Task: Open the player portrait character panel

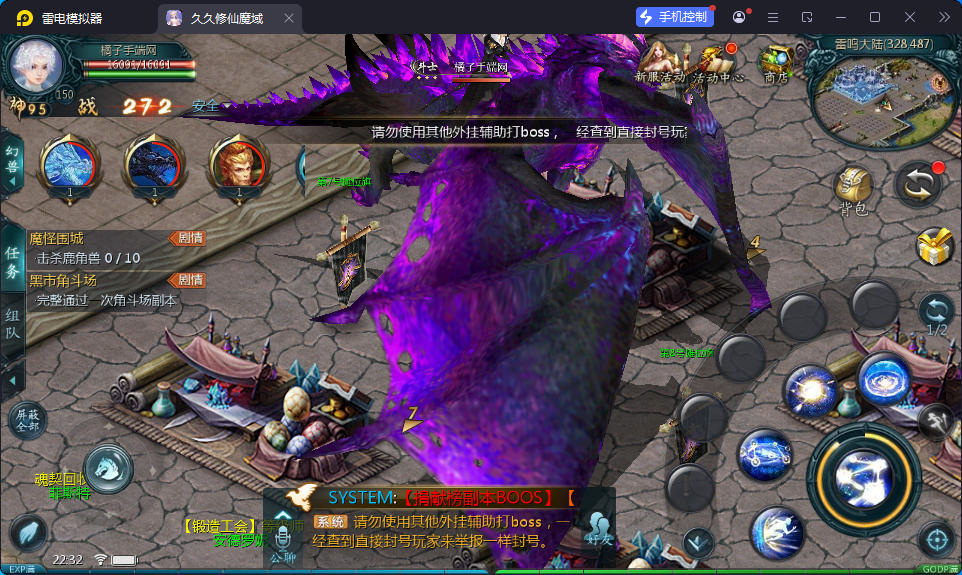Action: click(37, 68)
